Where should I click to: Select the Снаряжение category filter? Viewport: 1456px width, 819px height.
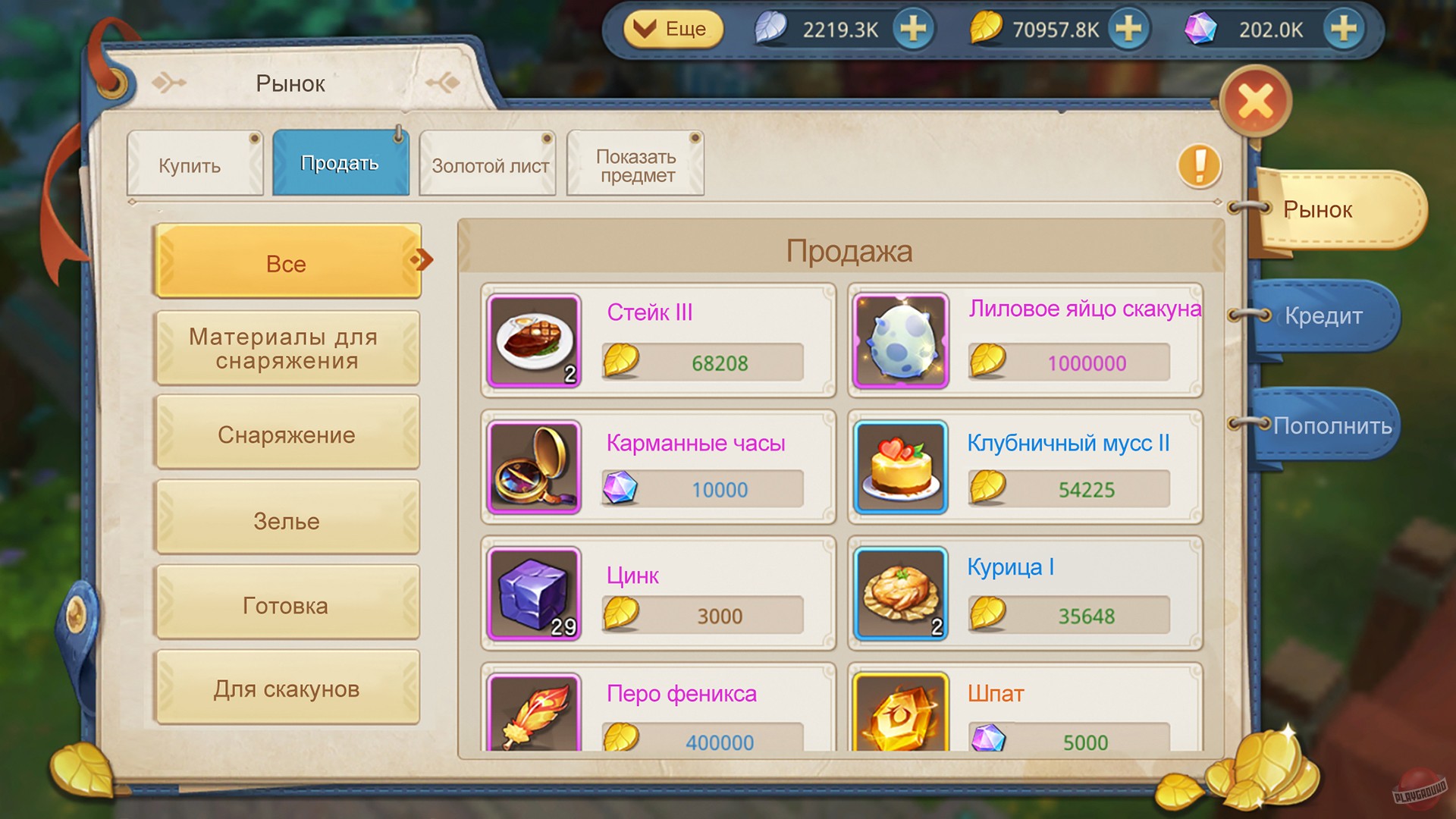288,434
